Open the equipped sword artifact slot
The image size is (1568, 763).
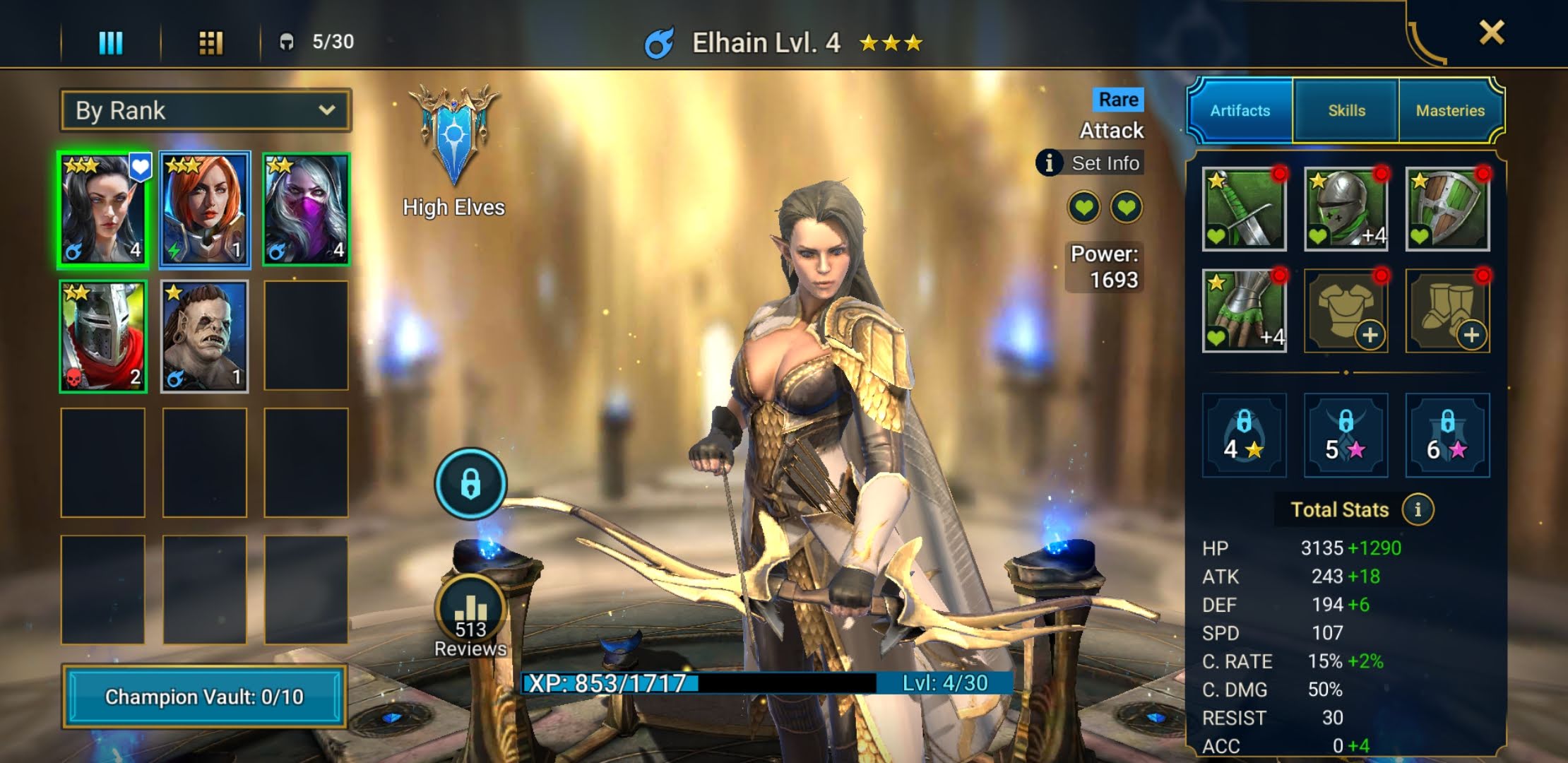1244,210
